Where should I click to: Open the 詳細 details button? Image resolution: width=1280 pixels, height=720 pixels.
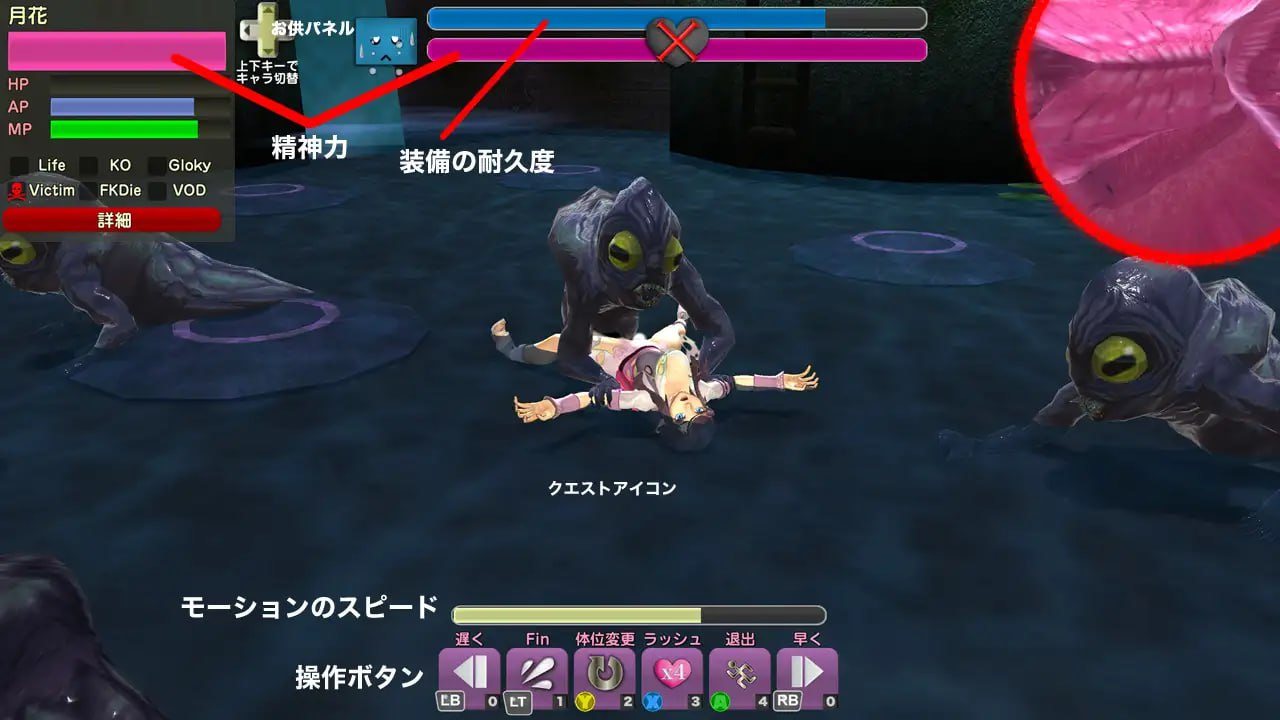113,219
